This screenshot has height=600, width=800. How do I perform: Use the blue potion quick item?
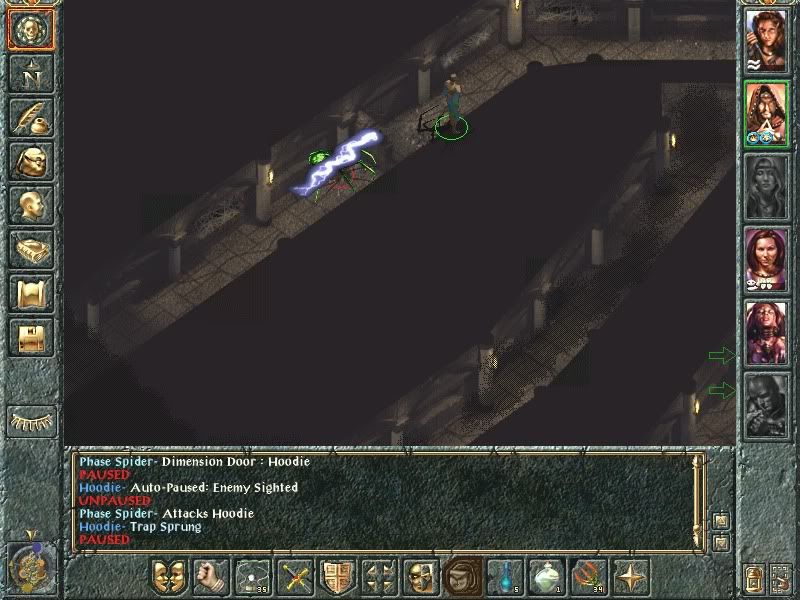point(506,577)
